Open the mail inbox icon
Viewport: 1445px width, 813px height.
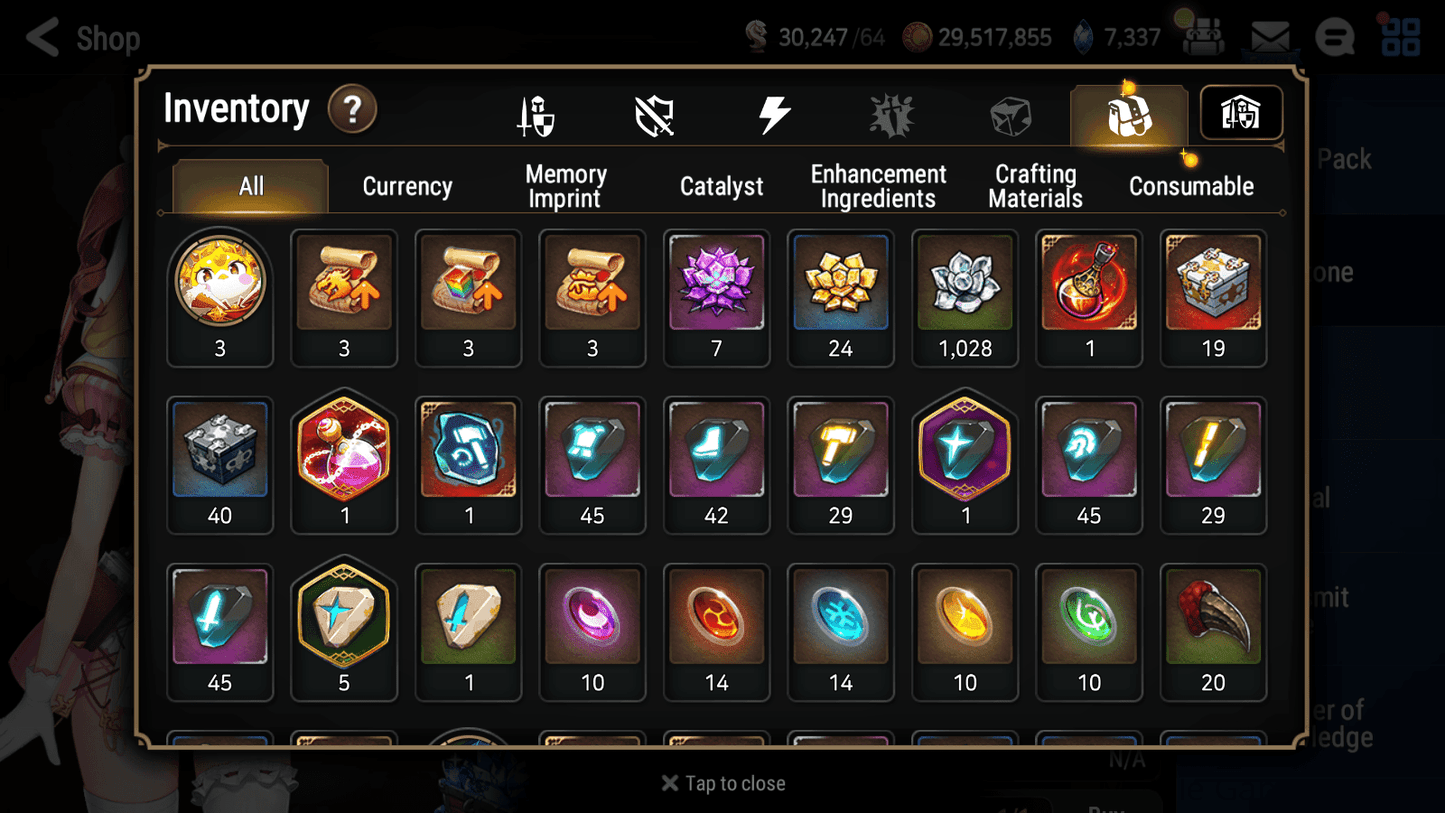(x=1268, y=36)
